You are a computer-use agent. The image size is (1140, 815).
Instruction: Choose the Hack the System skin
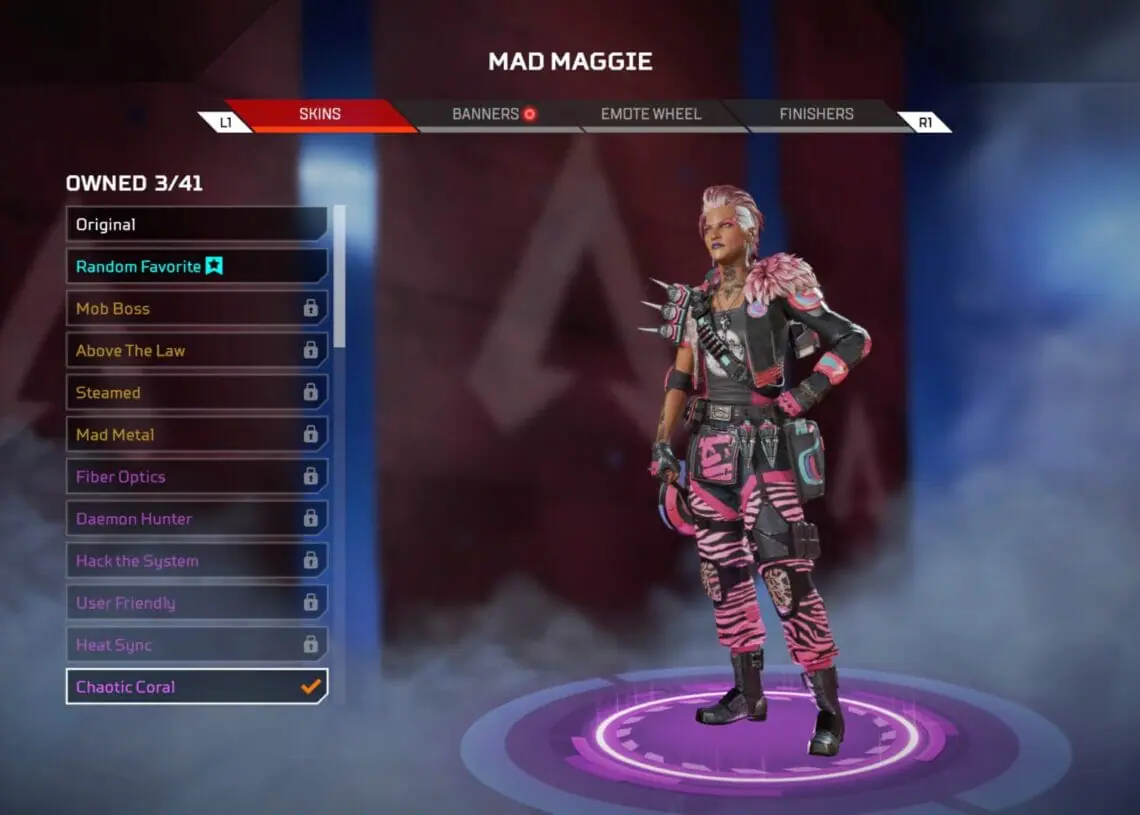(x=196, y=560)
